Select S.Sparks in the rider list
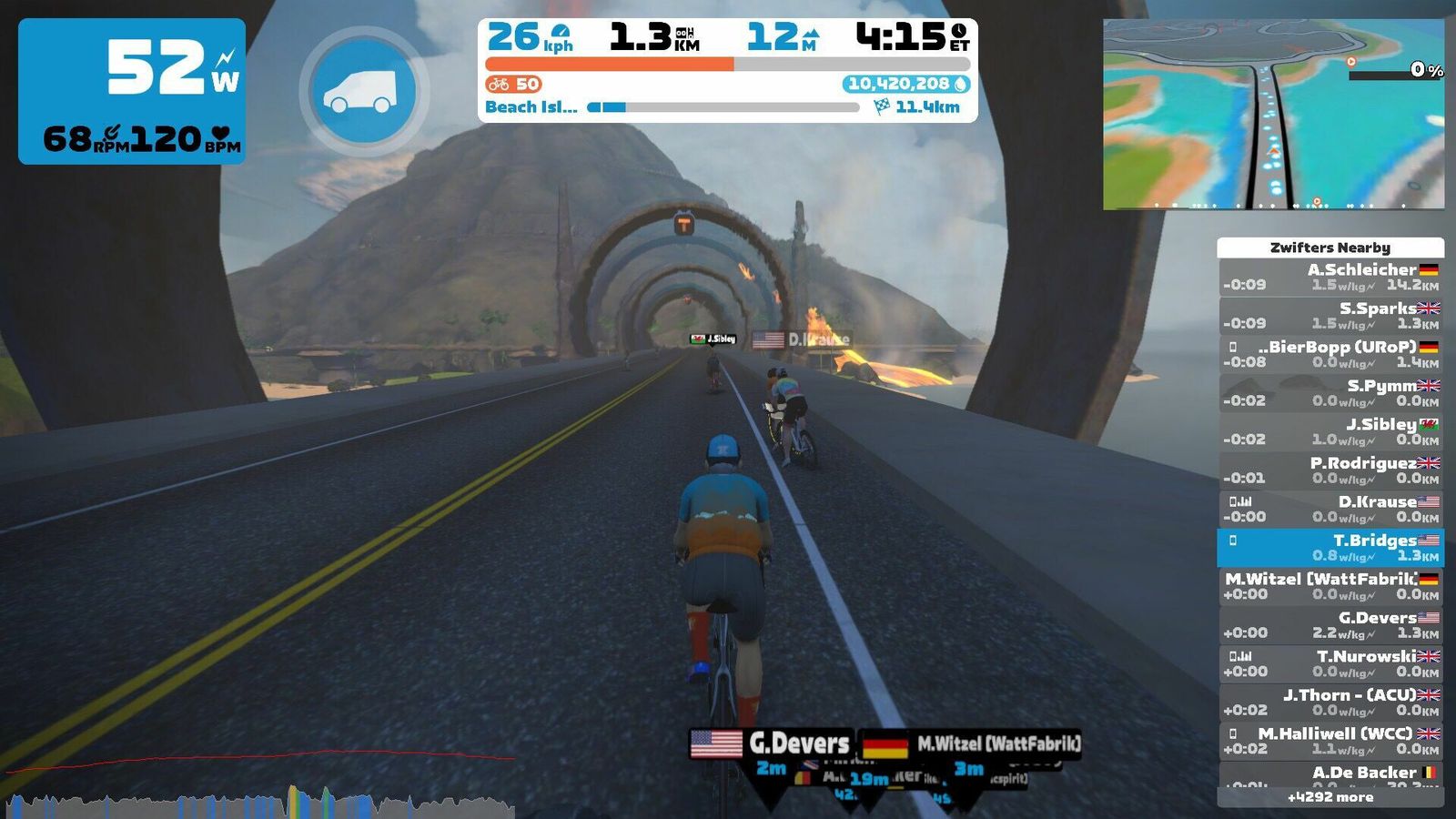Screen dimensions: 1456x819 pyautogui.click(x=1330, y=316)
